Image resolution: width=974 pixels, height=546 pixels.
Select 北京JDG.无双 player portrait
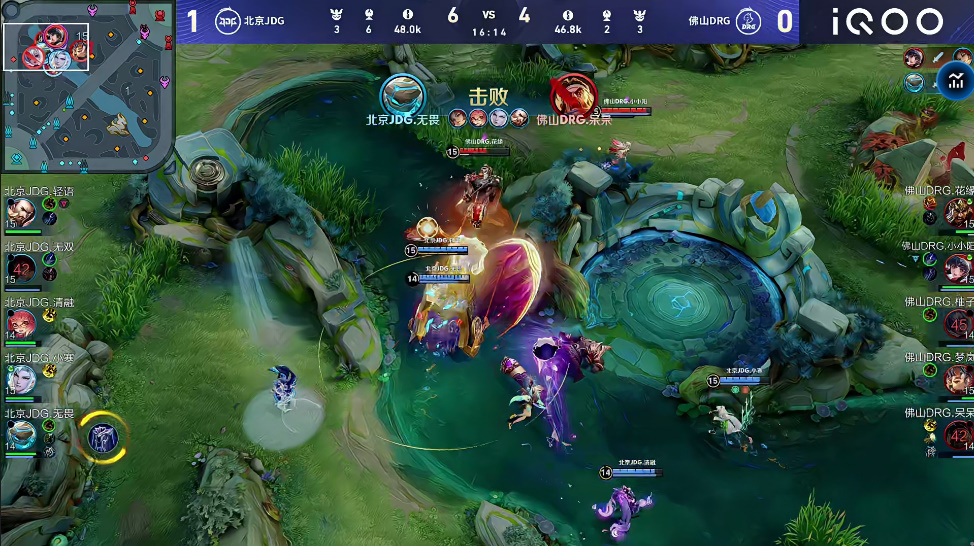(x=21, y=267)
